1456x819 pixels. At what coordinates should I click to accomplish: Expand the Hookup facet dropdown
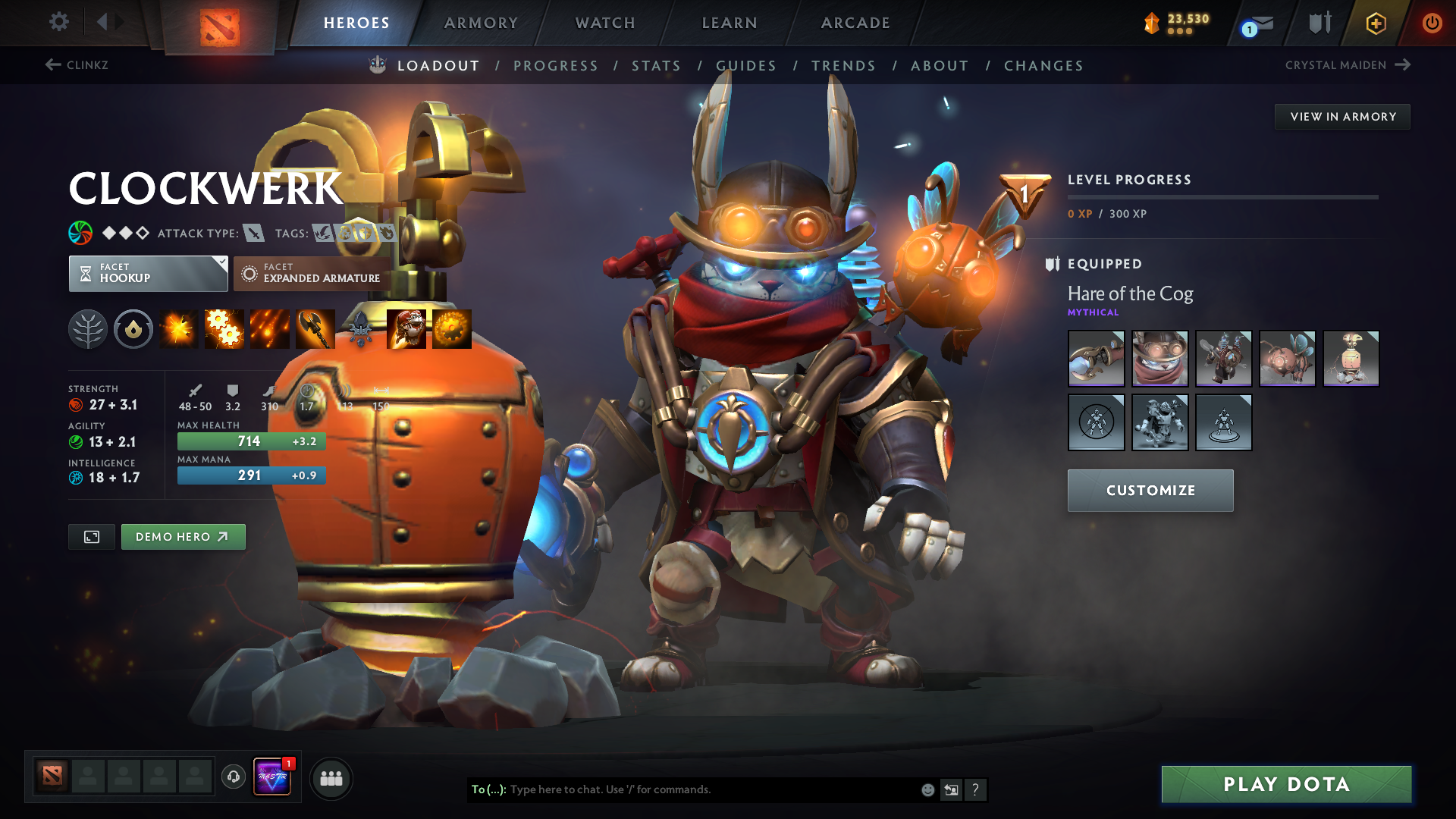point(221,263)
